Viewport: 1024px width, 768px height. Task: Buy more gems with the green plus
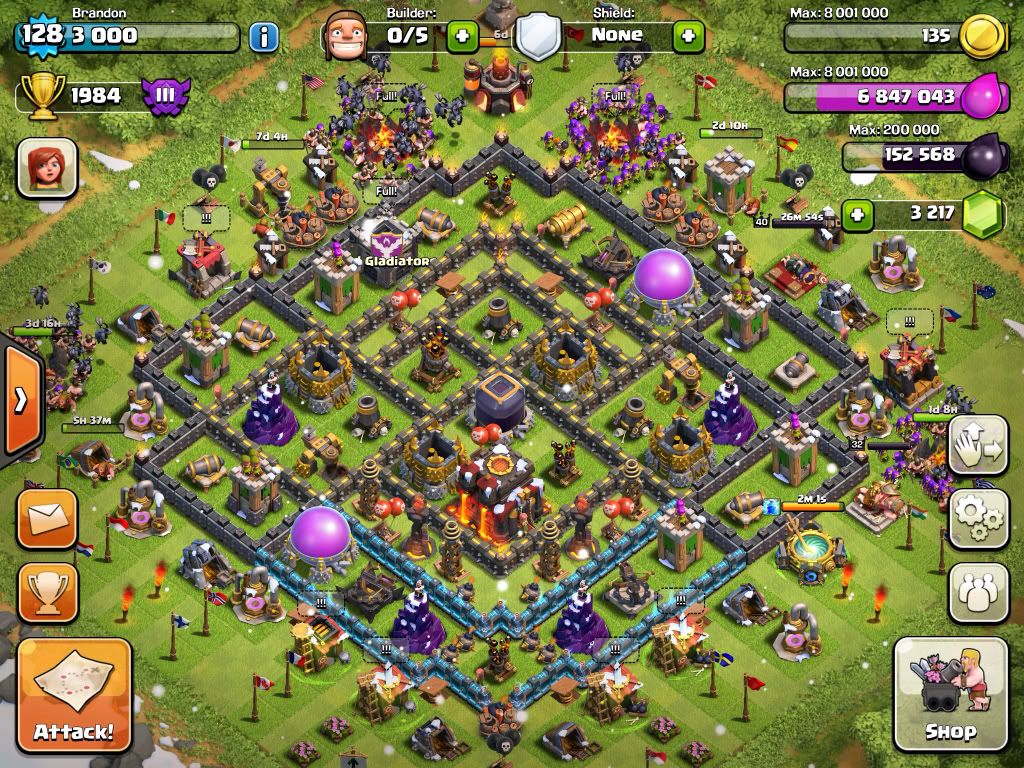pyautogui.click(x=856, y=212)
